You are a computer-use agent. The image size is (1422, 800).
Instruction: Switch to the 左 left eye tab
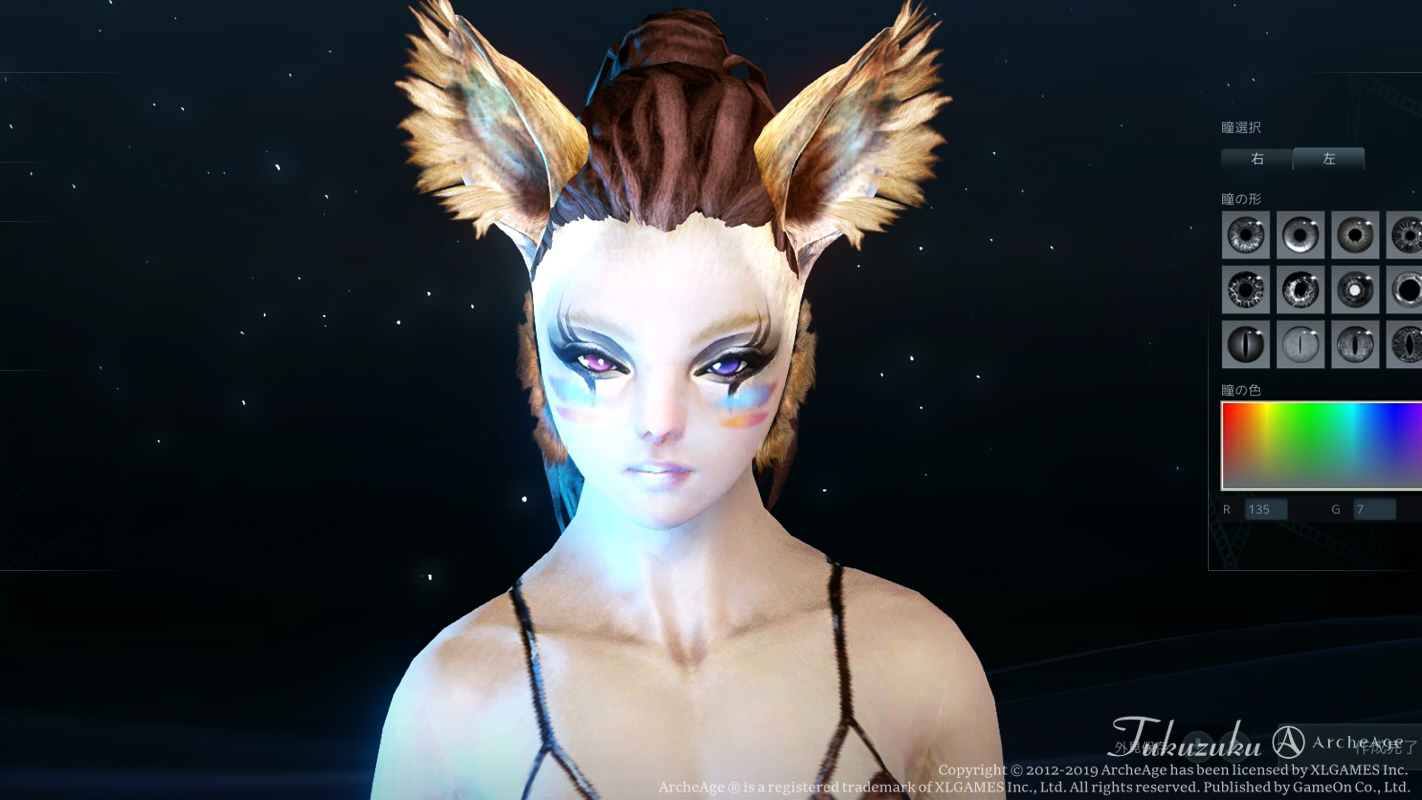pos(1327,158)
